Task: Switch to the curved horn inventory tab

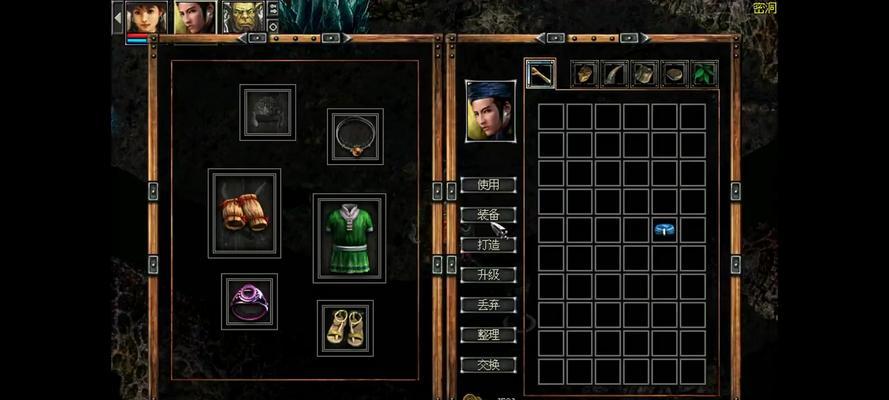Action: click(615, 73)
